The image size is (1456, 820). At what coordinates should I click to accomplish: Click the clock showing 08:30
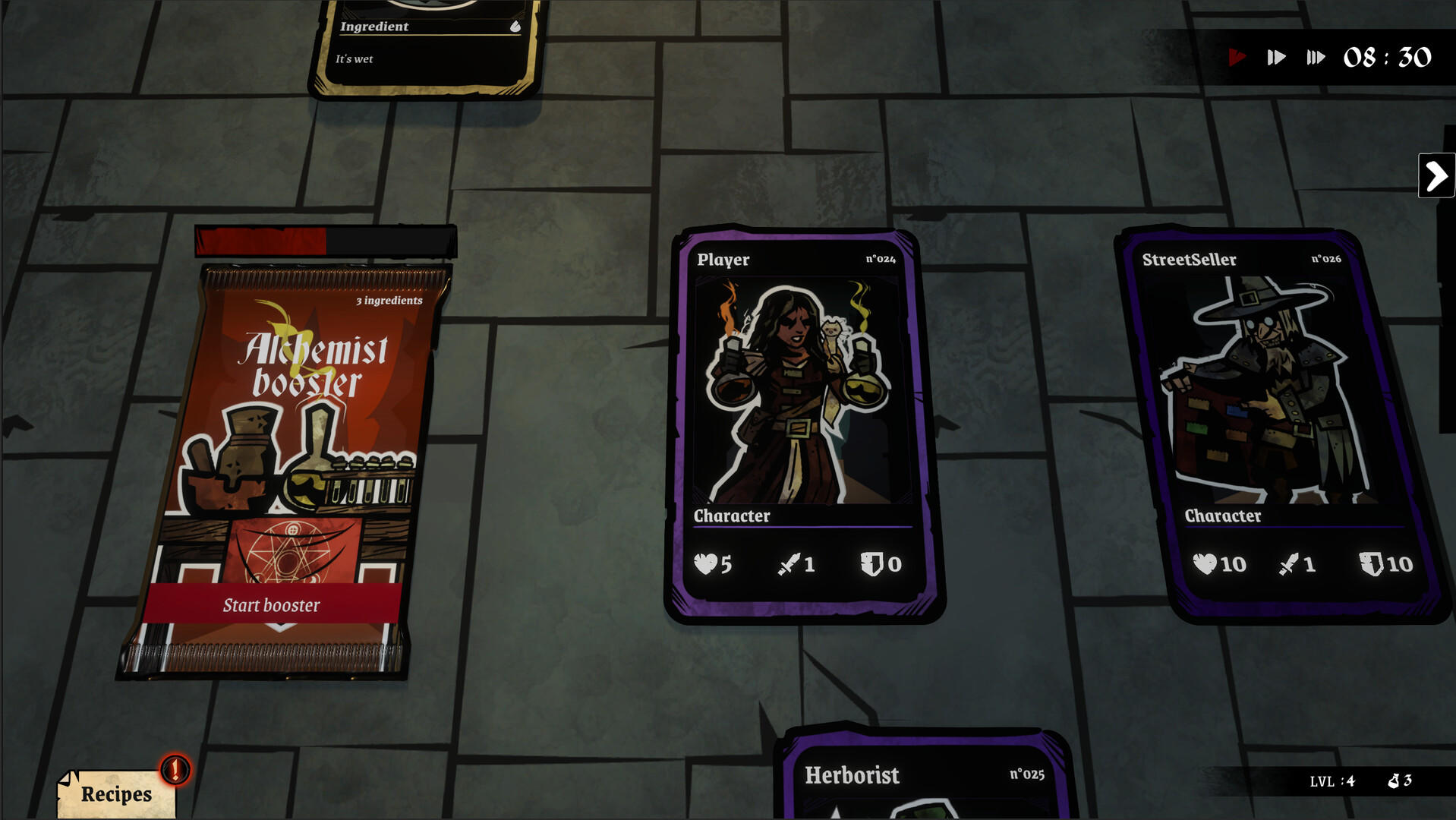1386,57
